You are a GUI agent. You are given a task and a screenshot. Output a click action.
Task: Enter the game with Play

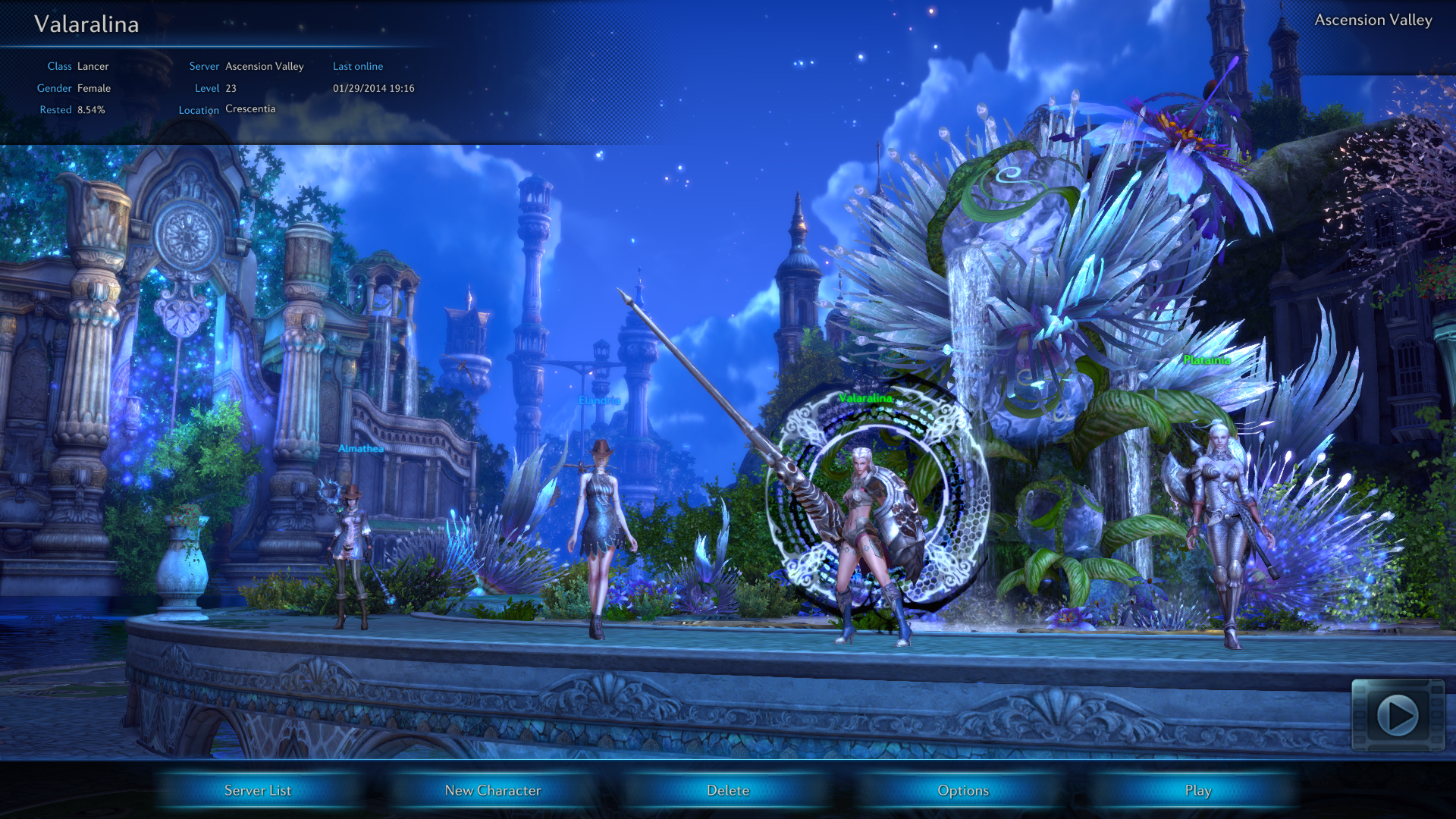pos(1198,790)
